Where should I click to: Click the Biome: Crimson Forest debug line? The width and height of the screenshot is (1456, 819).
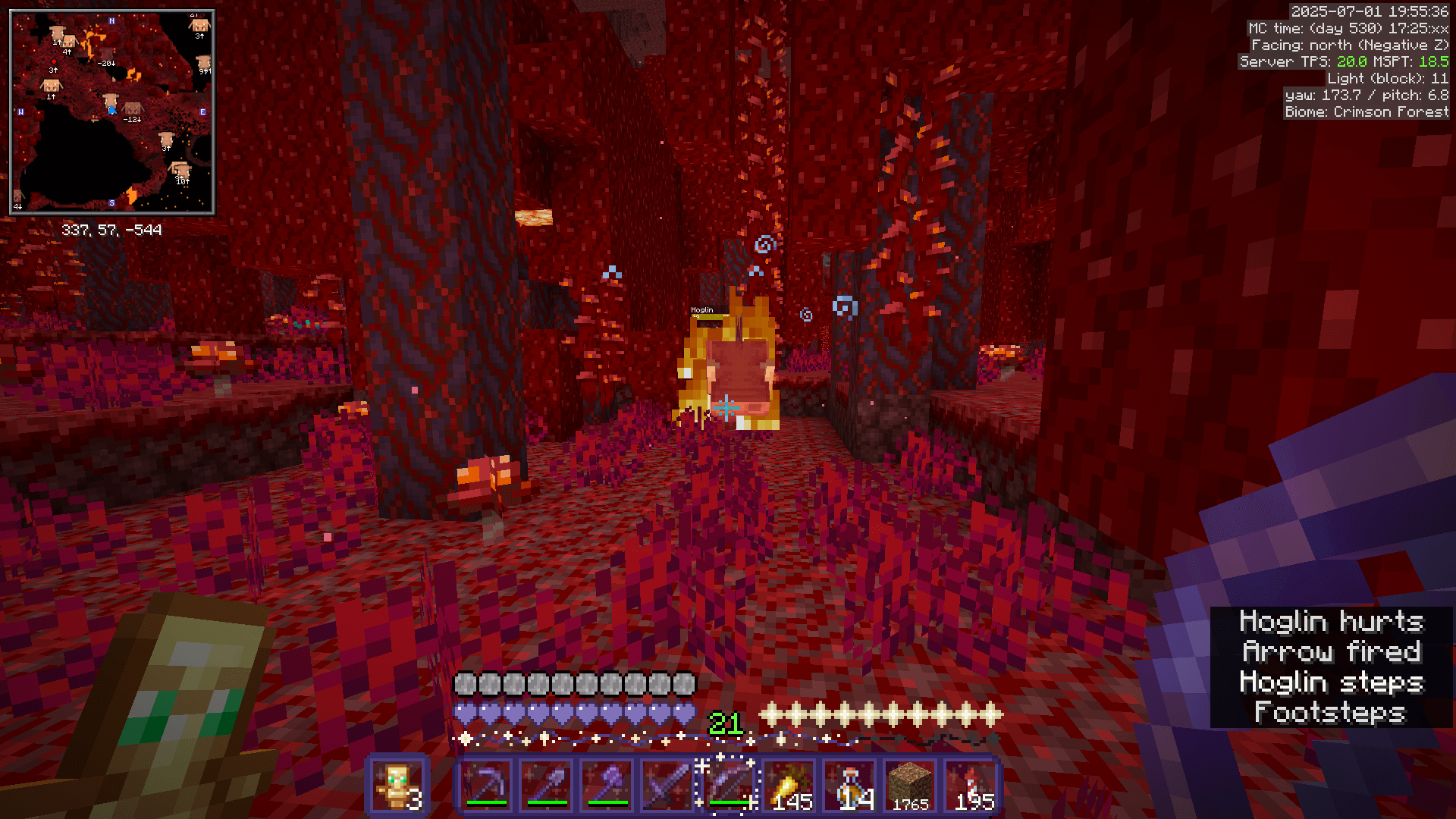pyautogui.click(x=1365, y=111)
